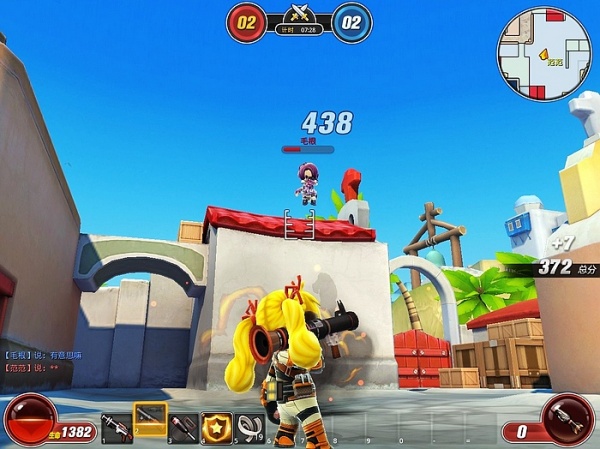Viewport: 600px width, 449px height.
Task: Switch to the red melee weapon slot
Action: 183,427
